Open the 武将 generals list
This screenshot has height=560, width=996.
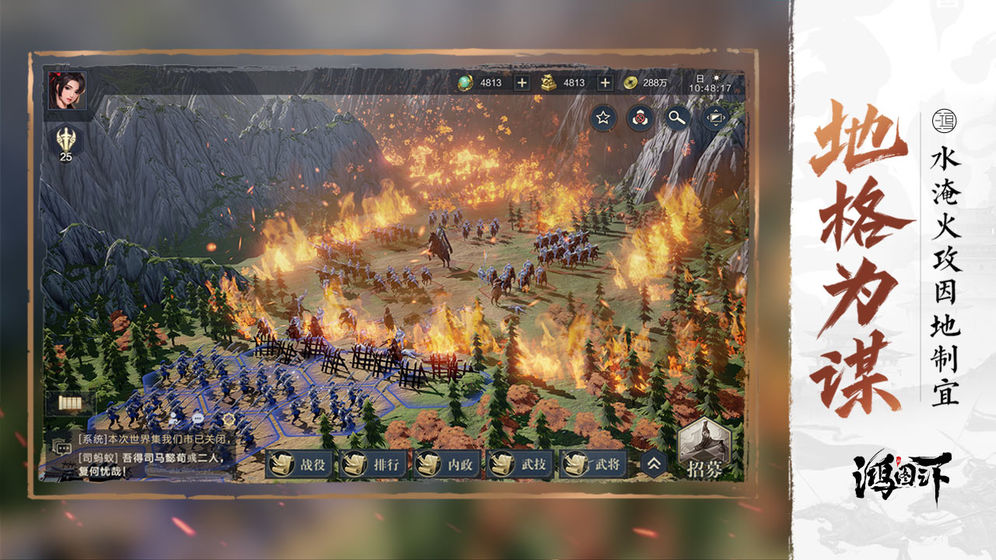(x=594, y=463)
